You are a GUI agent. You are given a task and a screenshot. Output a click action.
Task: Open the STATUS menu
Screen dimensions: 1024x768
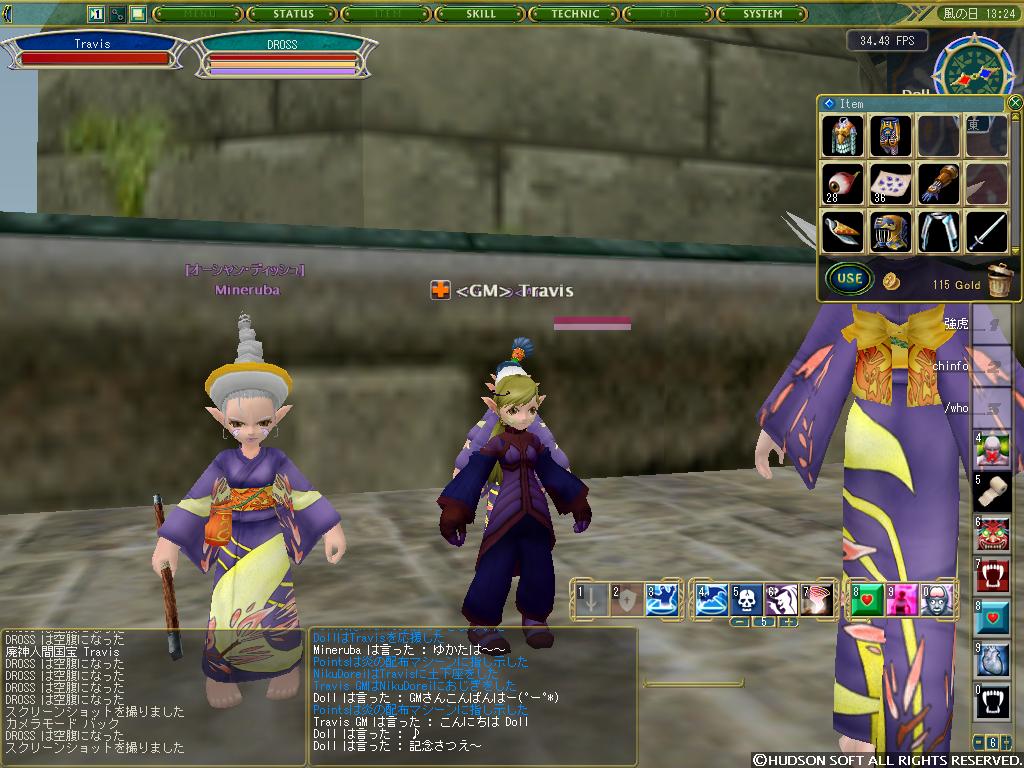[x=293, y=14]
